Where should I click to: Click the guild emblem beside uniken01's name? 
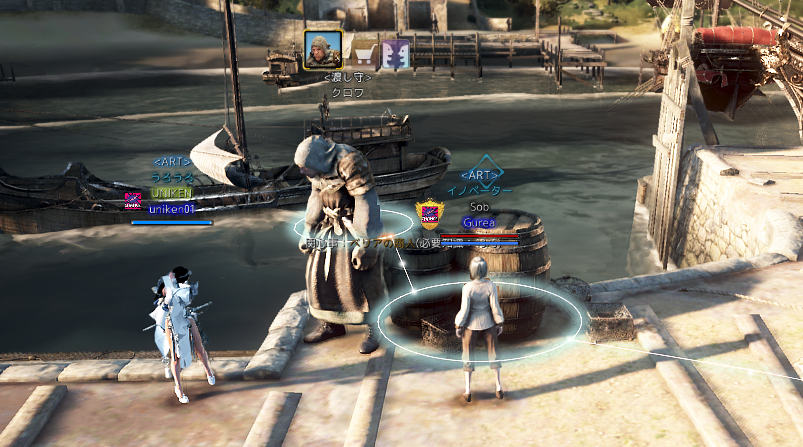pyautogui.click(x=133, y=200)
